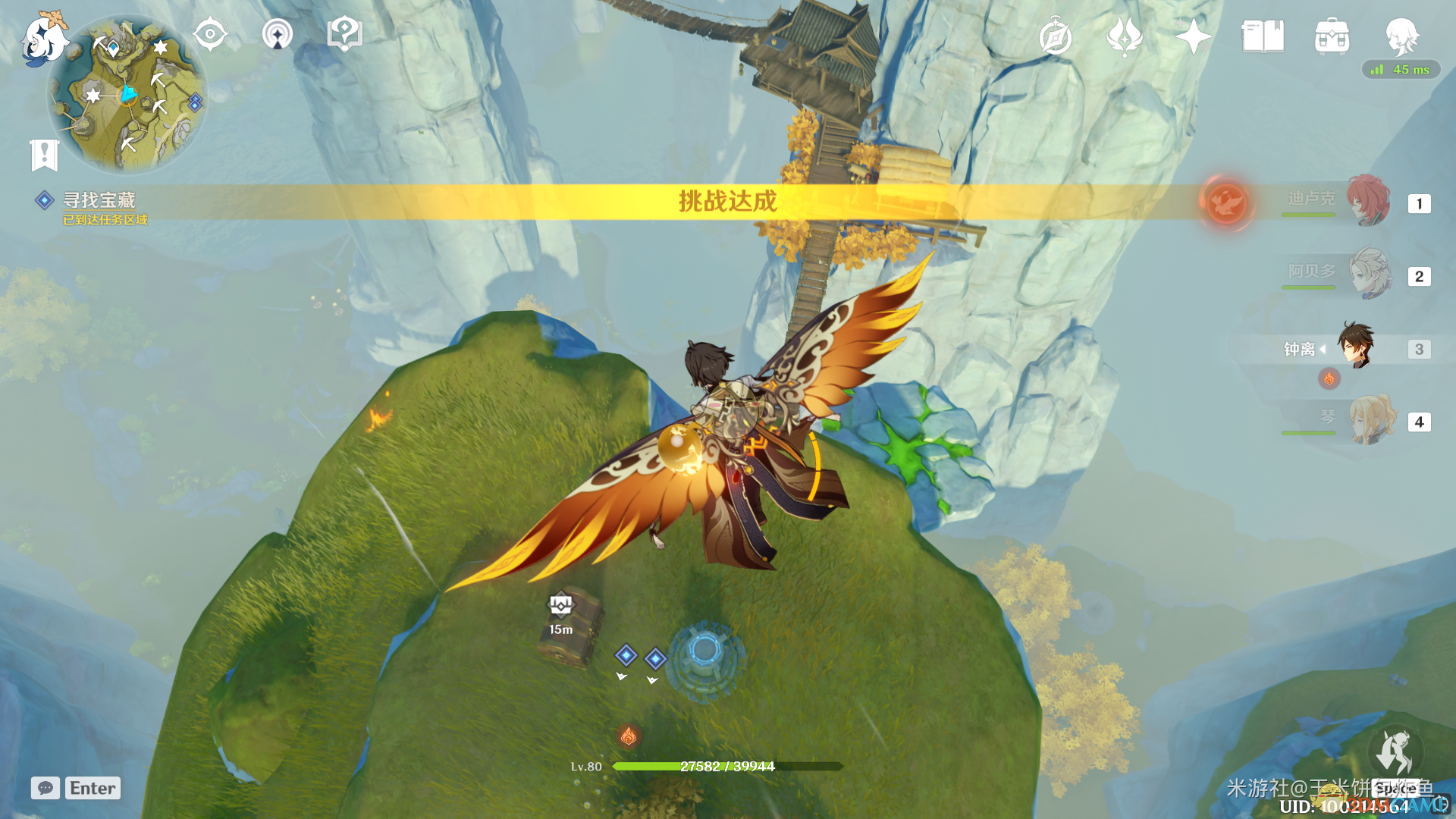Viewport: 1456px width, 819px height.
Task: Open the wish four-point star icon
Action: click(1193, 36)
